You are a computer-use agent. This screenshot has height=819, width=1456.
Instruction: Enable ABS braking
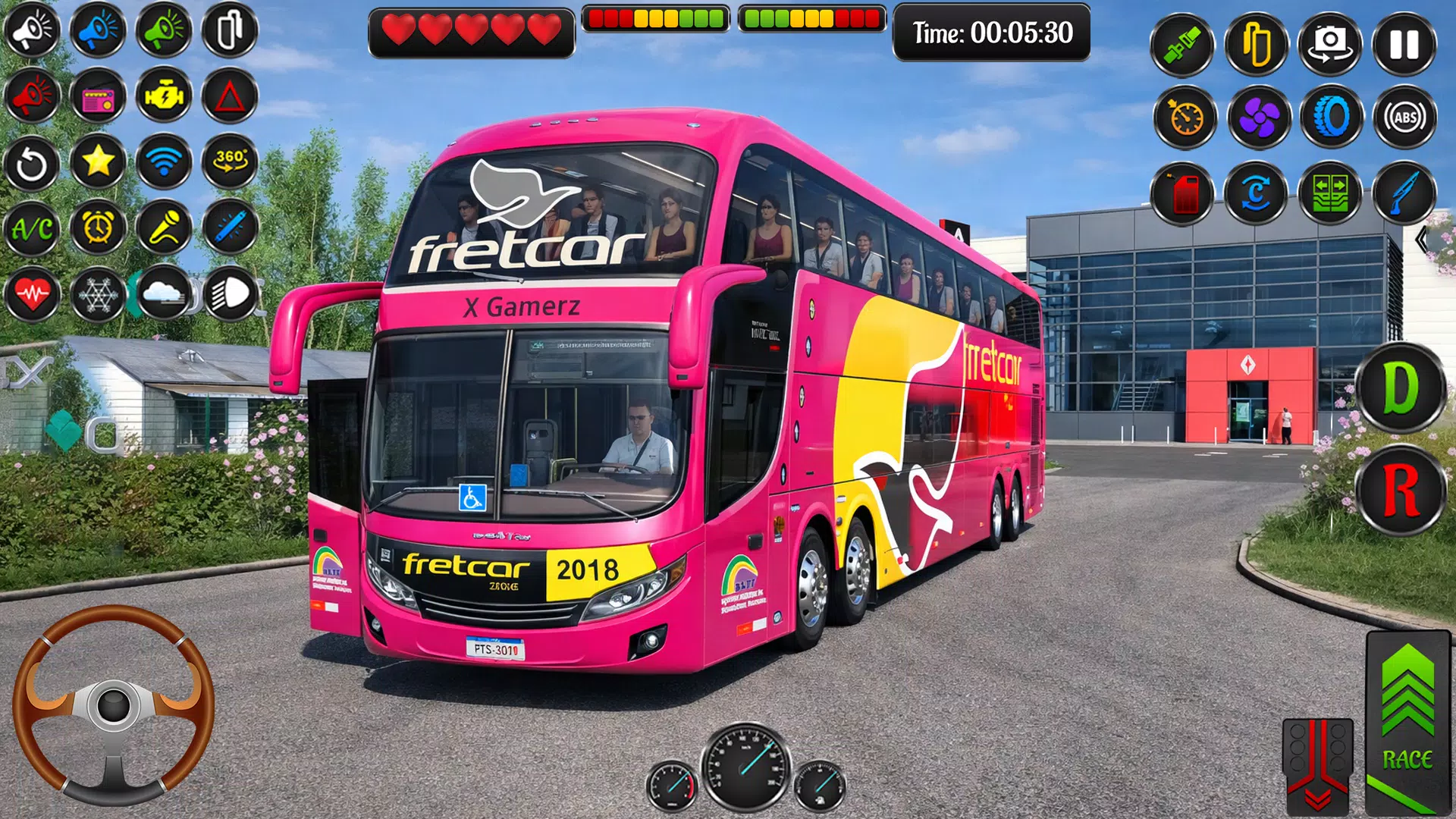point(1403,118)
